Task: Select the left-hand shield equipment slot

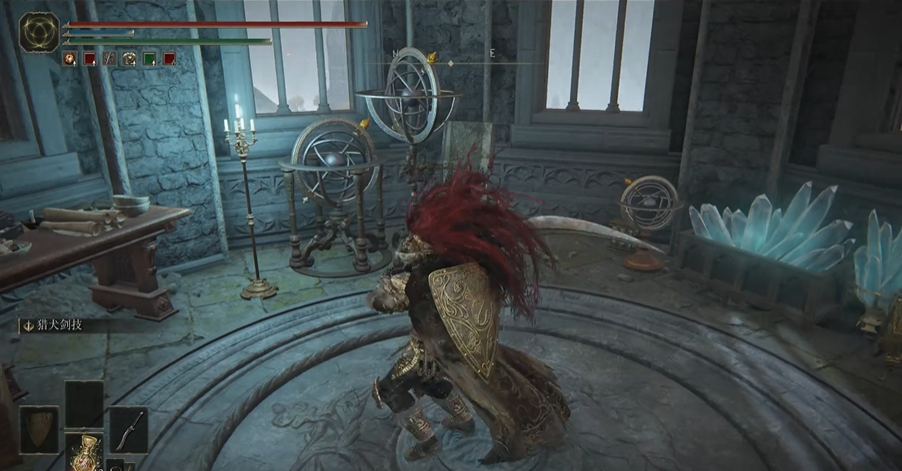Action: pyautogui.click(x=38, y=429)
